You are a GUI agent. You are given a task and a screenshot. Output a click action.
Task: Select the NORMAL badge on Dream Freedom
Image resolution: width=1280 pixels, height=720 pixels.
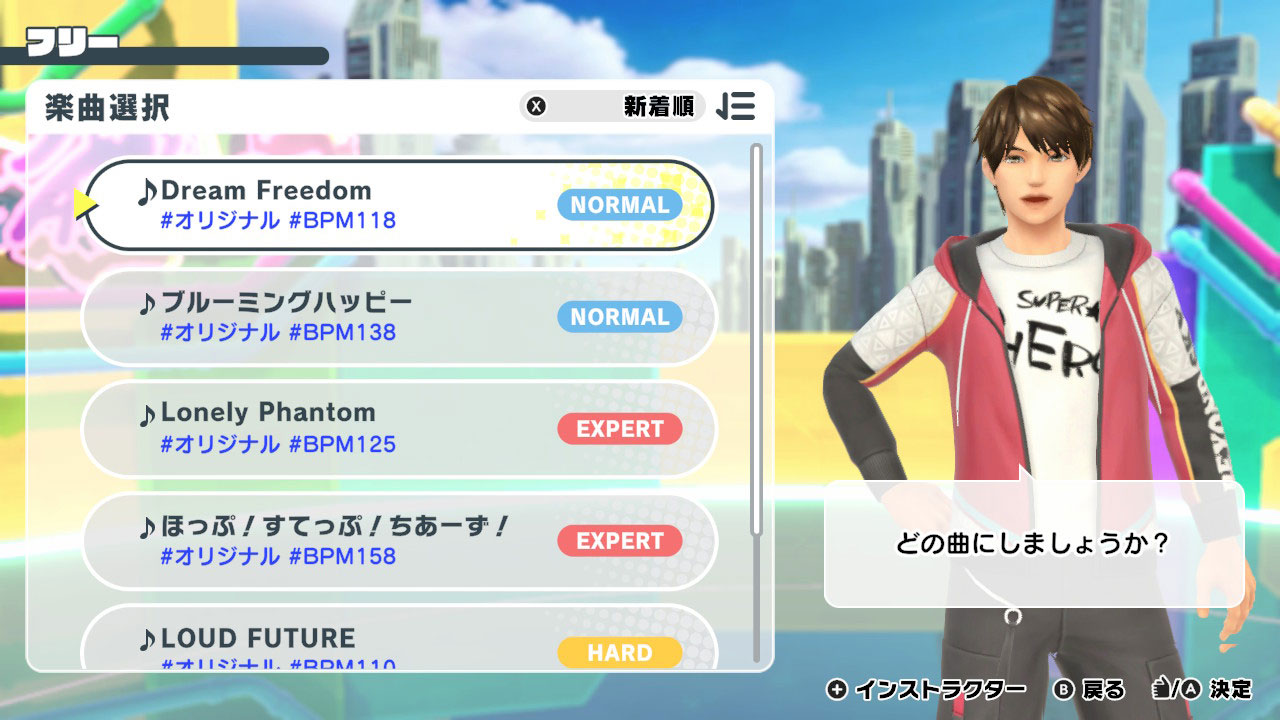(618, 205)
